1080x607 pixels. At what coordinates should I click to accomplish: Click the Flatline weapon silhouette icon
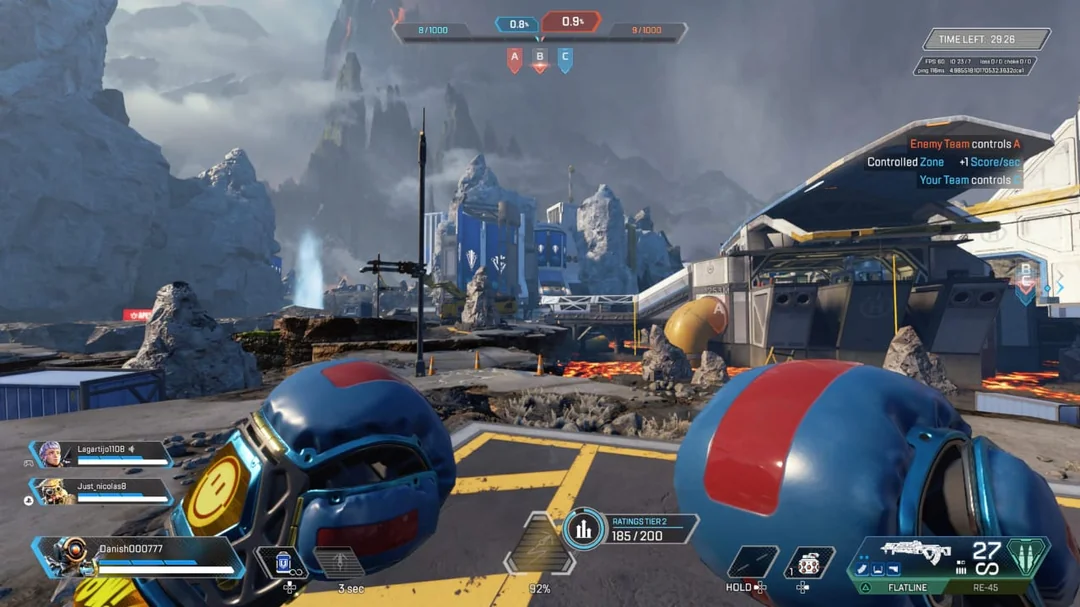coord(915,550)
